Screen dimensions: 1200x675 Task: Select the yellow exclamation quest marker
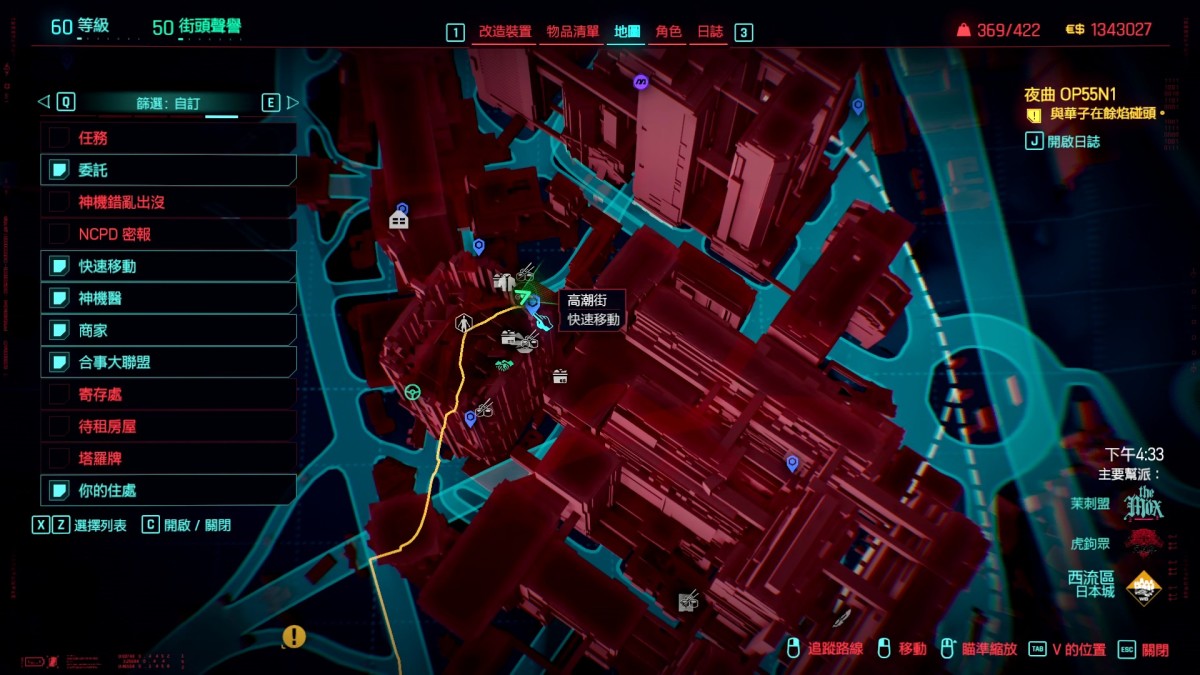pos(293,636)
